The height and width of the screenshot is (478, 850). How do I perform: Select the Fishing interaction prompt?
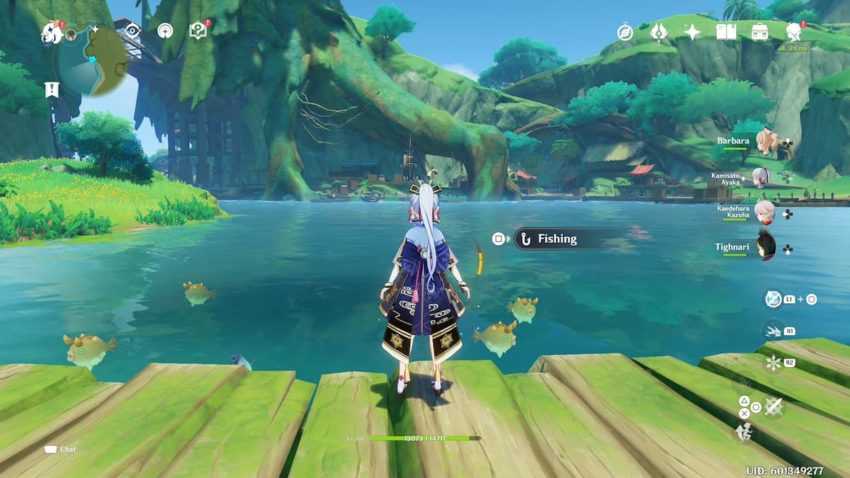pos(557,239)
